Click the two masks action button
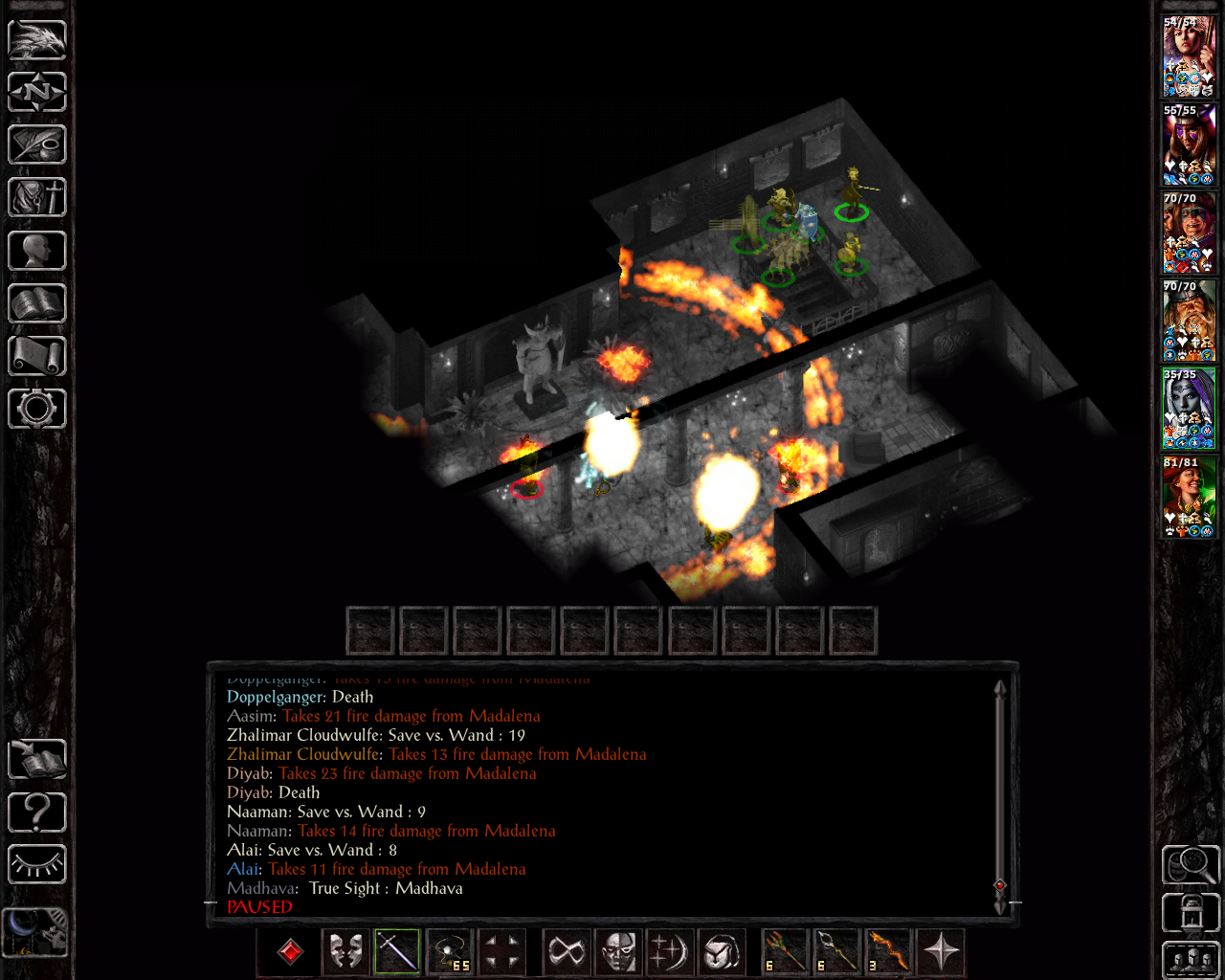 pos(345,951)
